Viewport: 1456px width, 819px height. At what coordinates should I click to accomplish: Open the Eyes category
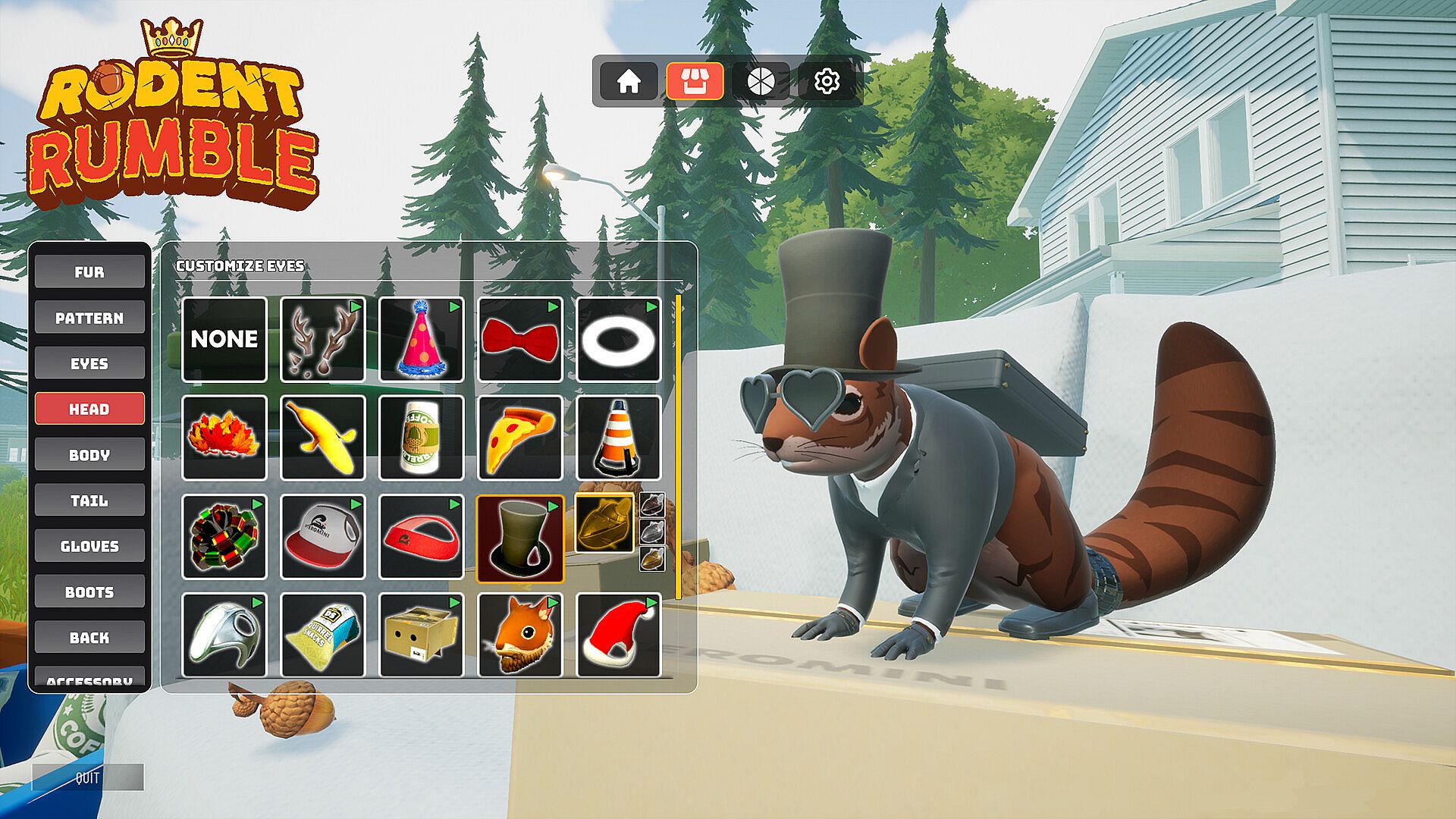(89, 363)
